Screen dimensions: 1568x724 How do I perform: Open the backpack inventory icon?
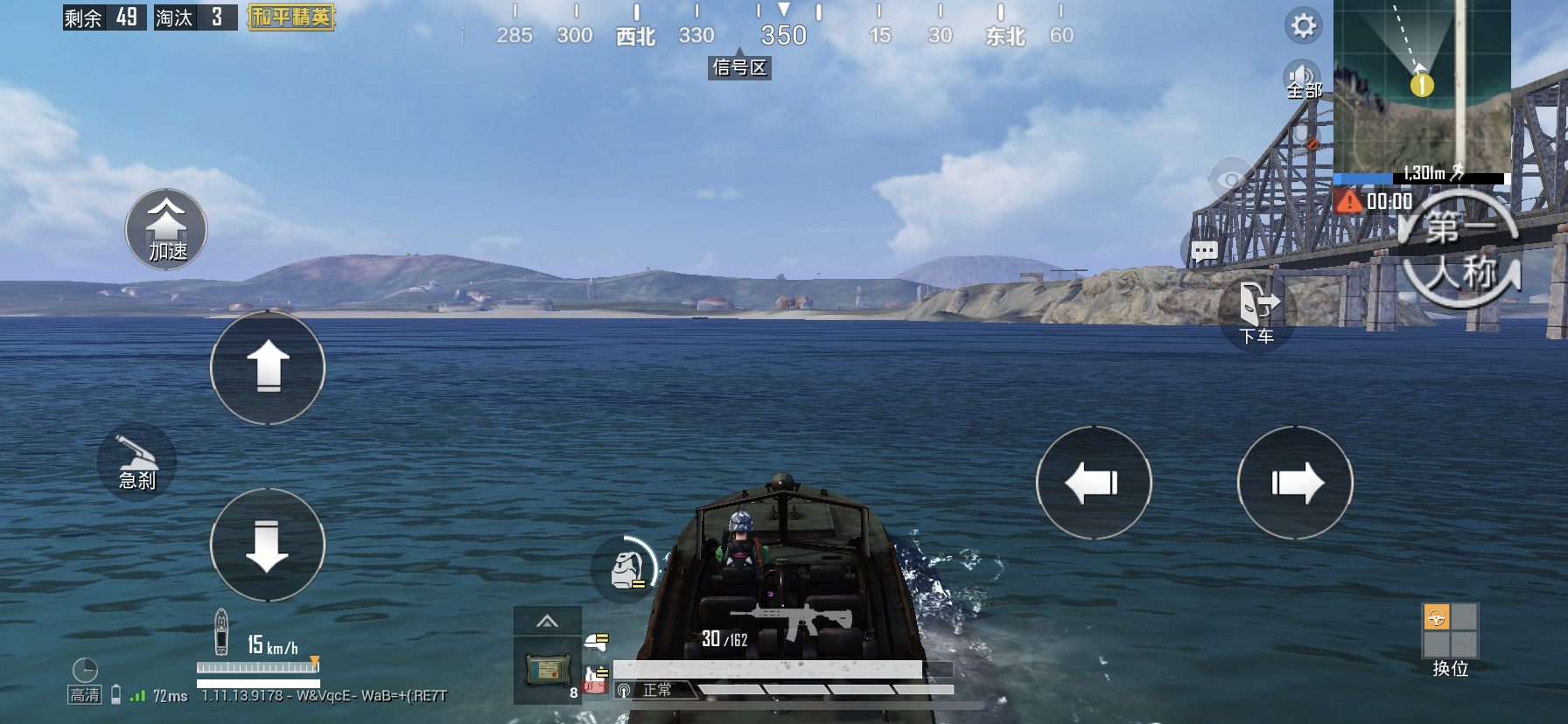[626, 568]
